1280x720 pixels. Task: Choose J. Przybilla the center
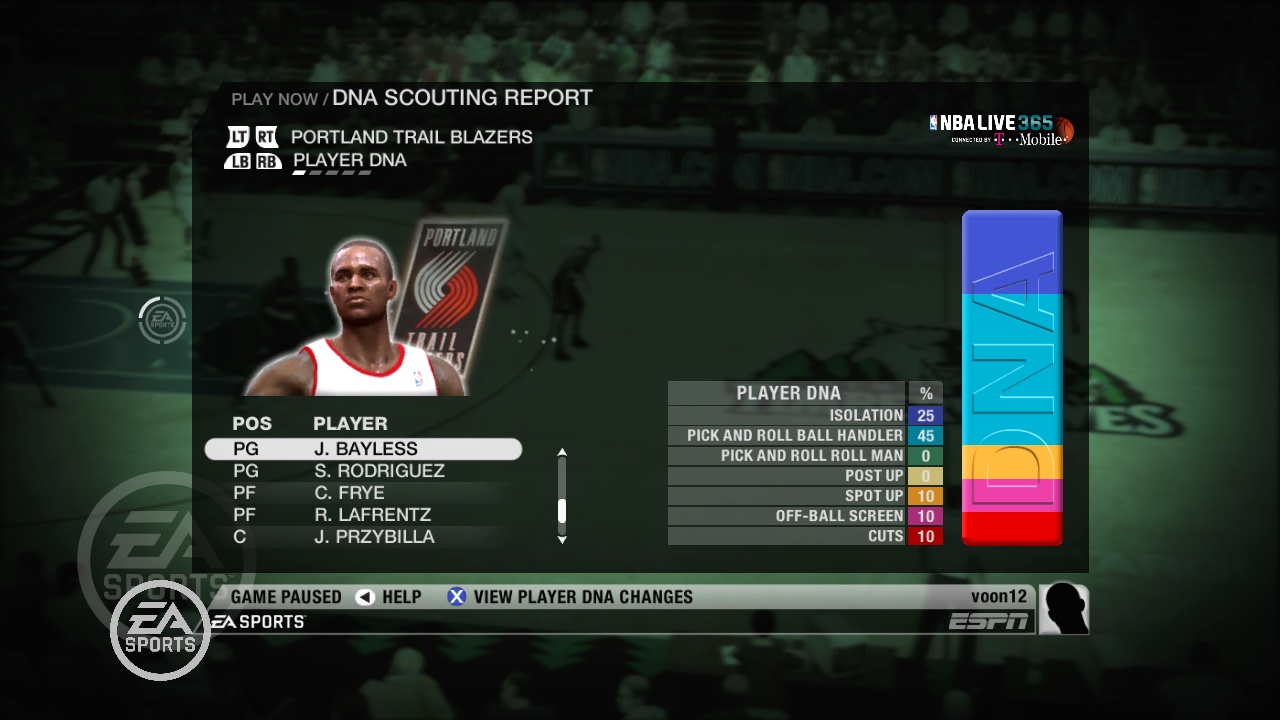point(373,537)
